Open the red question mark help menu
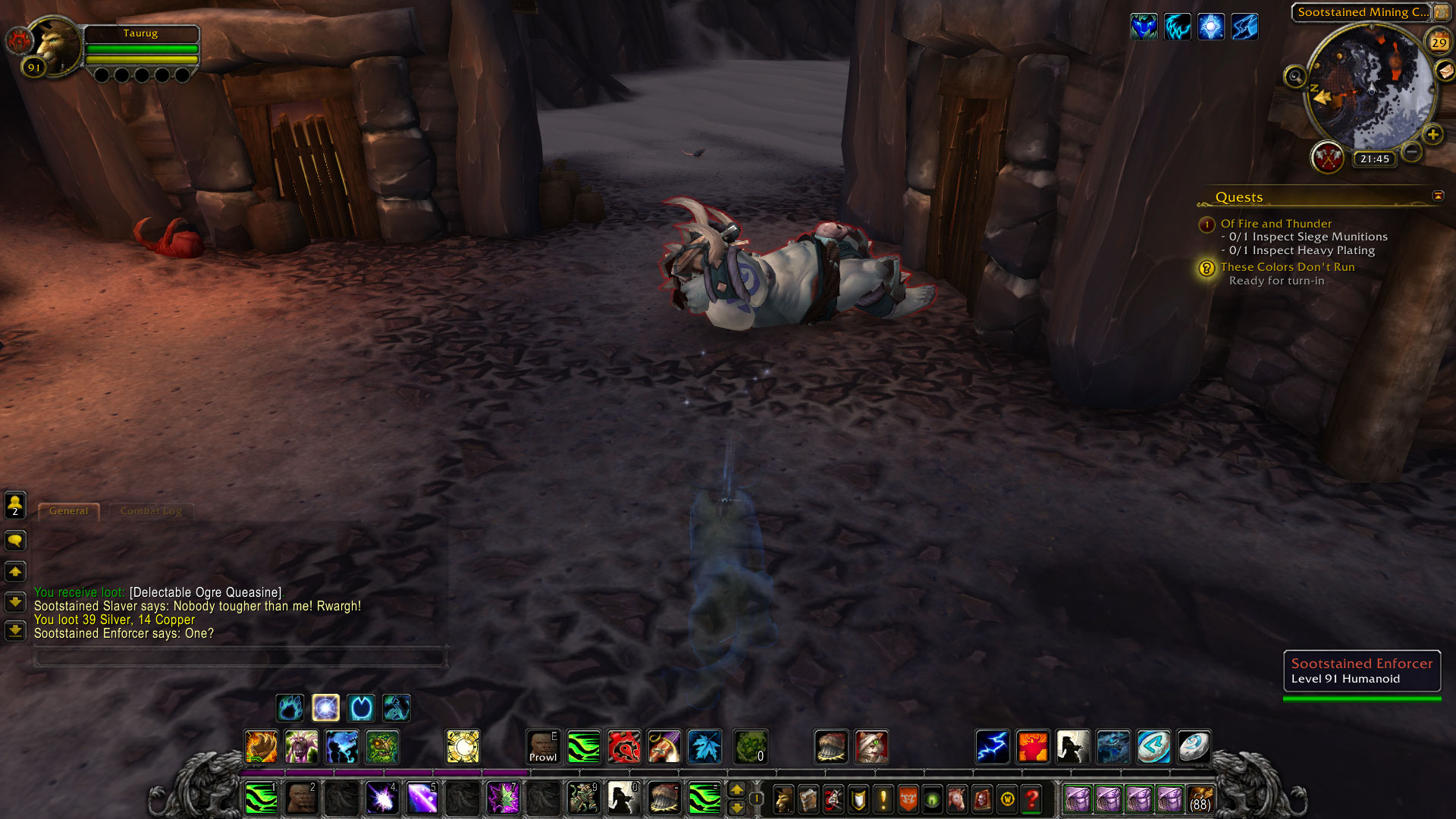 [x=1031, y=799]
